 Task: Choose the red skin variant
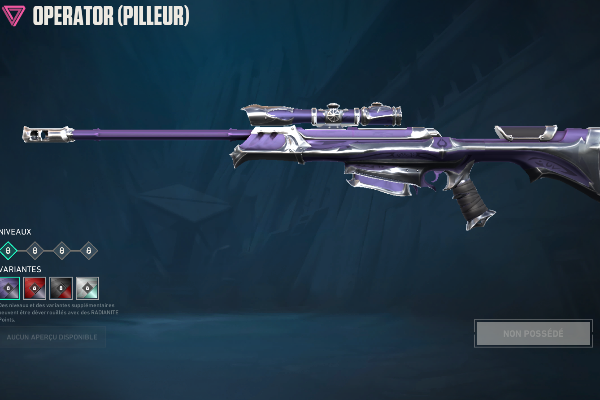point(35,288)
